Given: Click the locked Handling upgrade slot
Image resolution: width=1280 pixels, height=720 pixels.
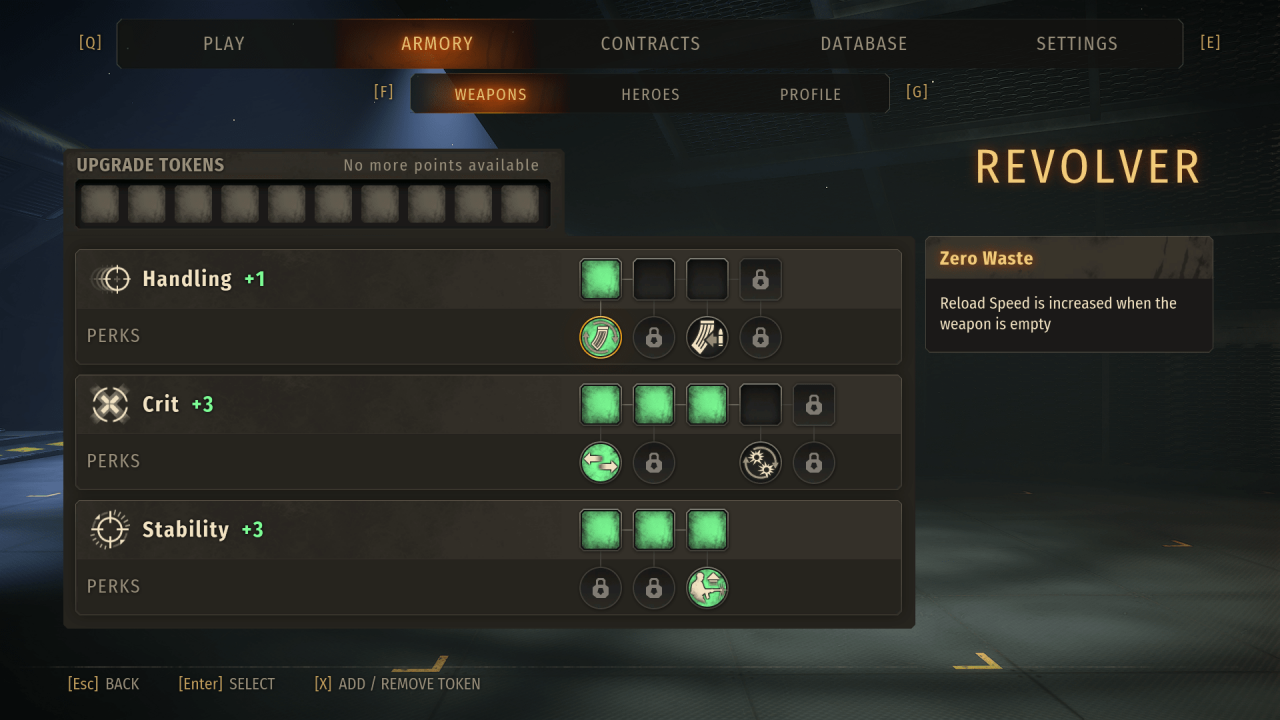Looking at the screenshot, I should coord(760,280).
